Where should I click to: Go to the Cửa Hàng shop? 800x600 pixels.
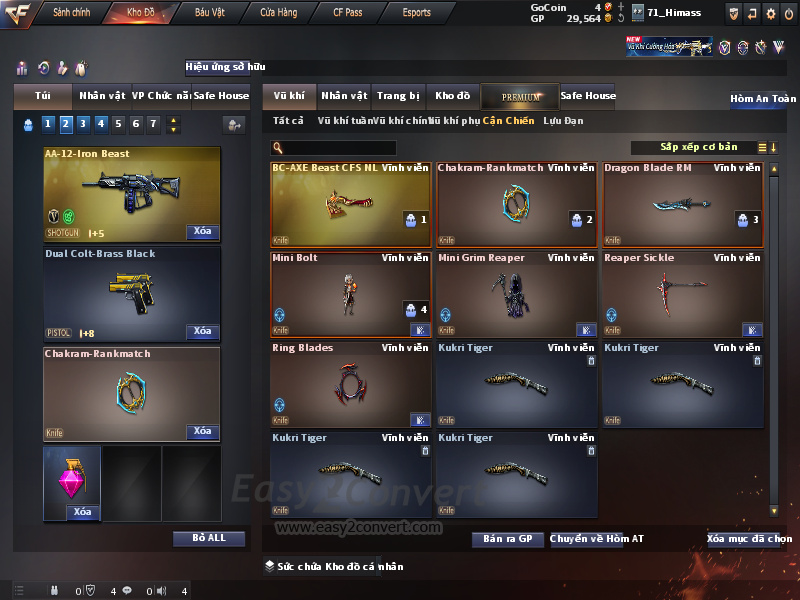[x=278, y=13]
